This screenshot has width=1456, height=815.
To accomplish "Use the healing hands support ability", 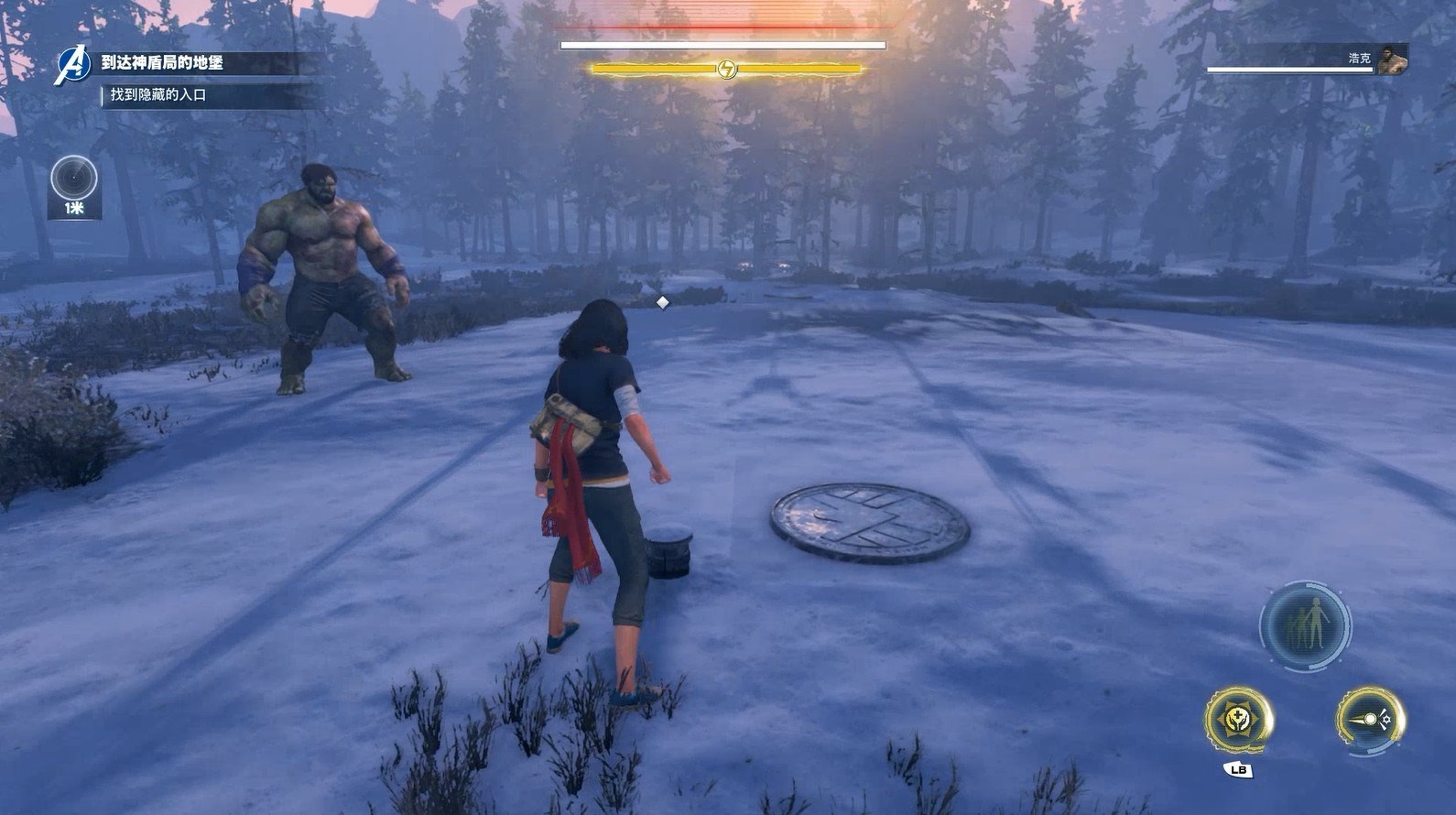I will click(x=1238, y=719).
